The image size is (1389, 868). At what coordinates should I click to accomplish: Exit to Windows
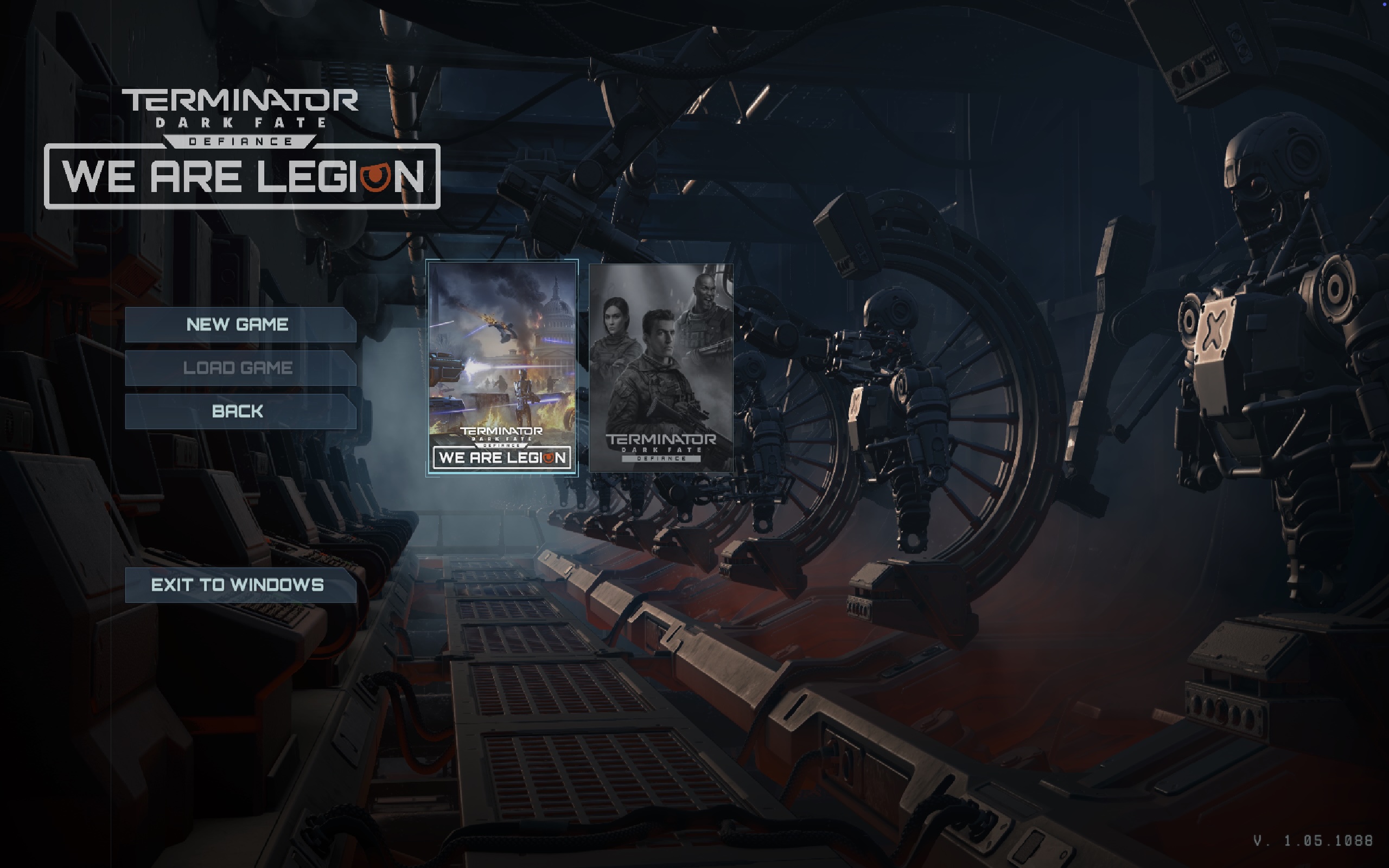point(239,585)
